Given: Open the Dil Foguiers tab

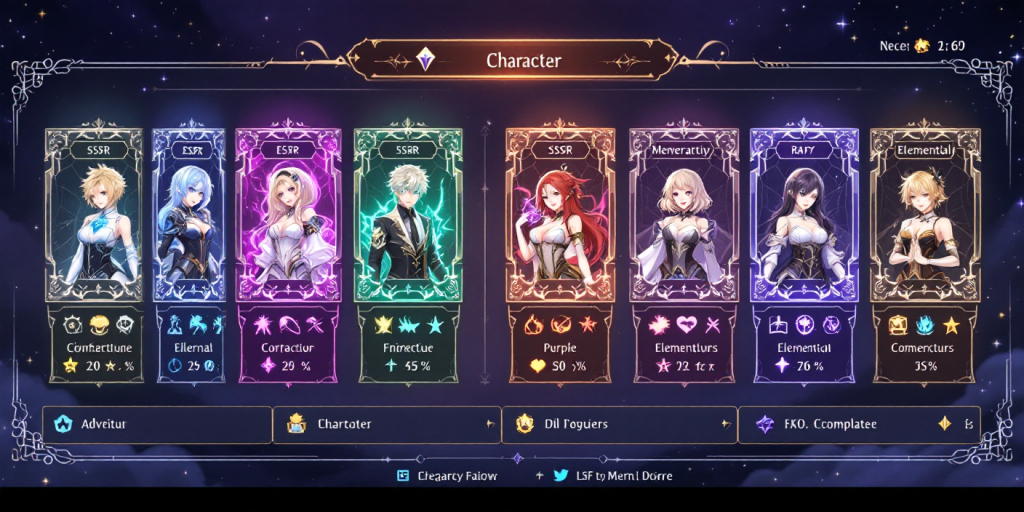Looking at the screenshot, I should [x=619, y=424].
